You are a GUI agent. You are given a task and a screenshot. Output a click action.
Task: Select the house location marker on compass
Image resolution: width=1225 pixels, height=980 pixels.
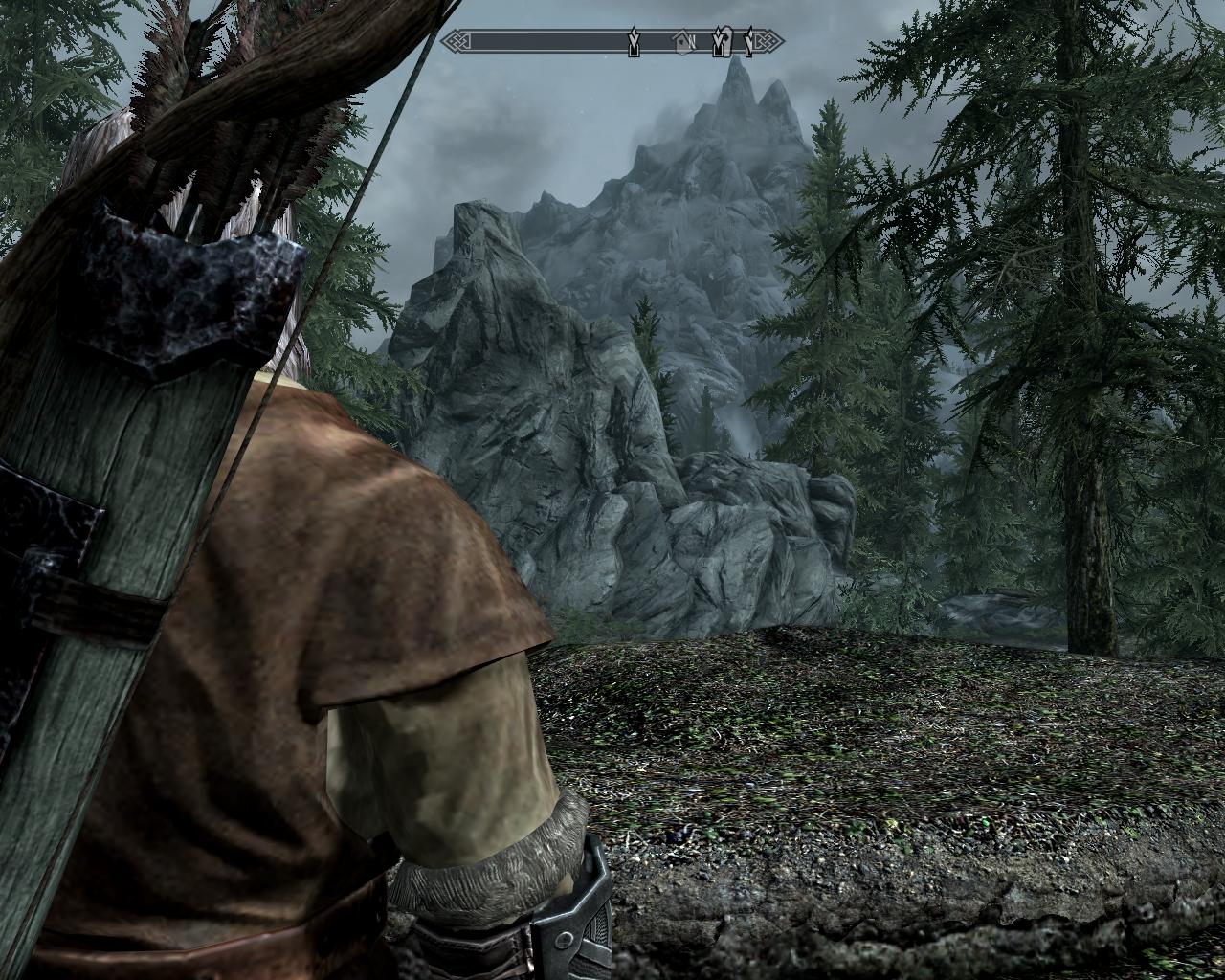click(x=681, y=41)
